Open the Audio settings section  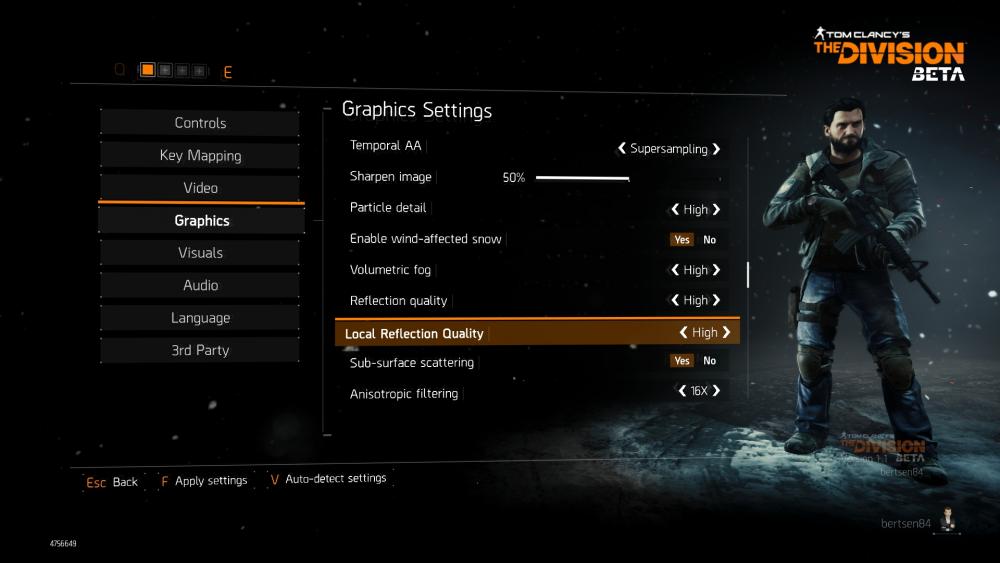(200, 286)
